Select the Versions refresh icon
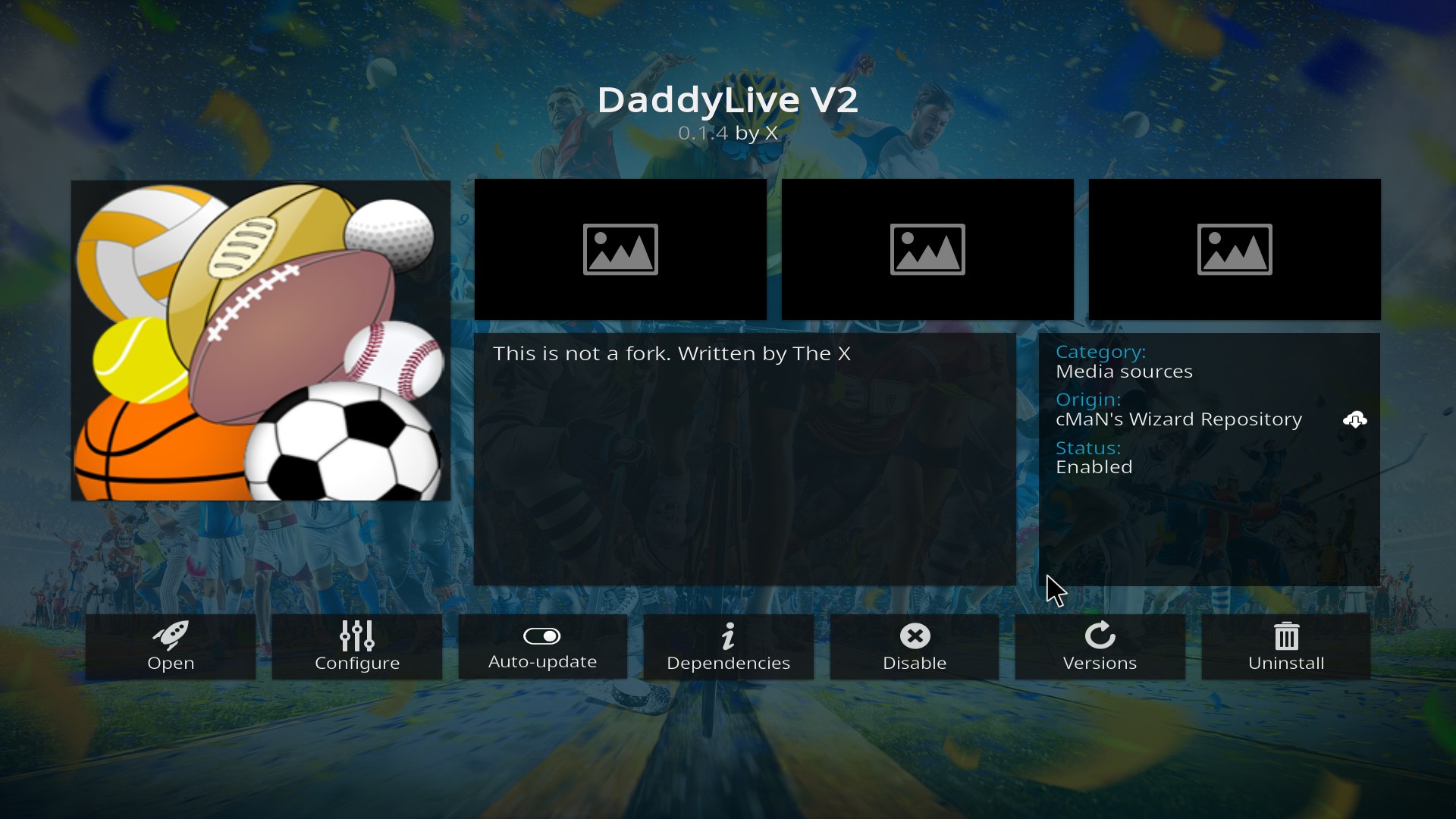Image resolution: width=1456 pixels, height=819 pixels. click(1100, 637)
